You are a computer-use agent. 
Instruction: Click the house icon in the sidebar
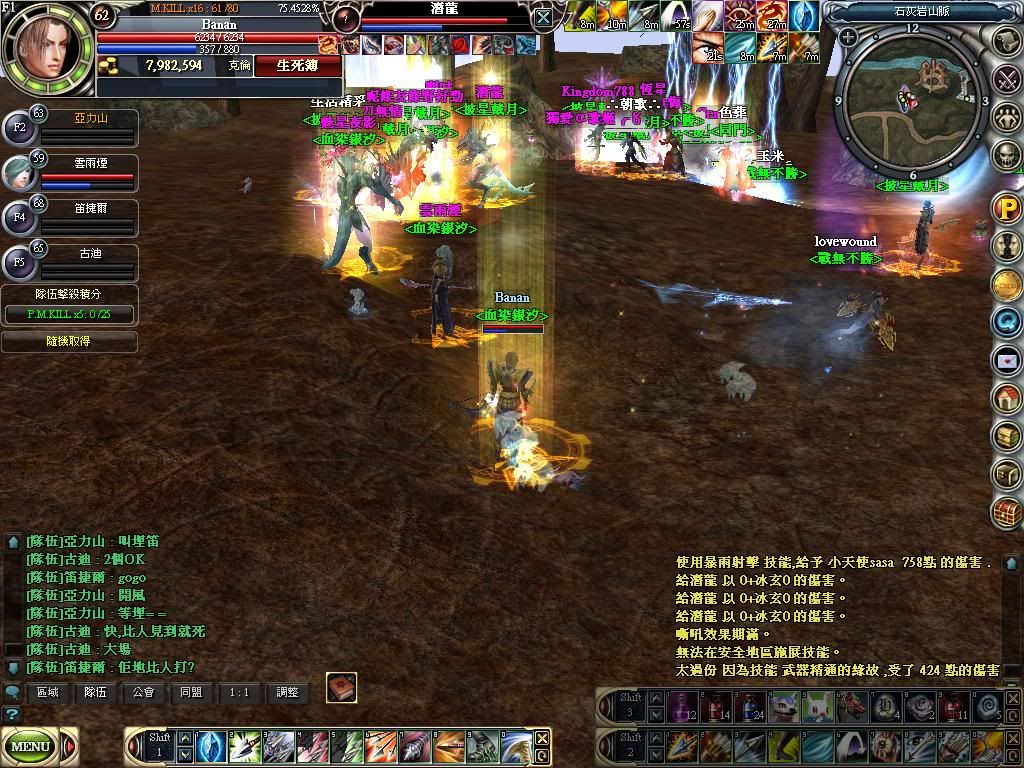pyautogui.click(x=1006, y=398)
